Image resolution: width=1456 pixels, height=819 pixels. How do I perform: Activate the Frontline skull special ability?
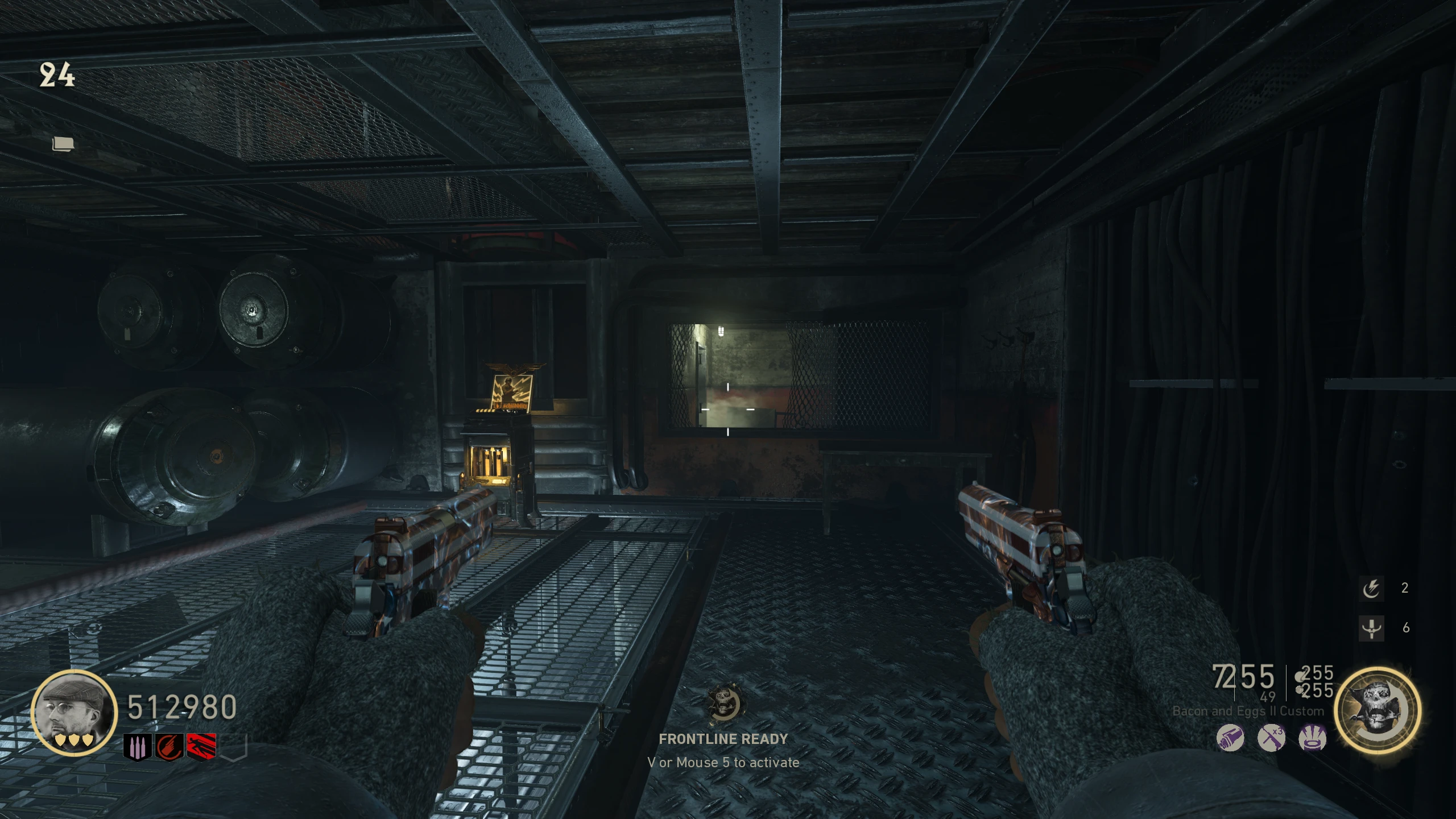tap(1378, 710)
